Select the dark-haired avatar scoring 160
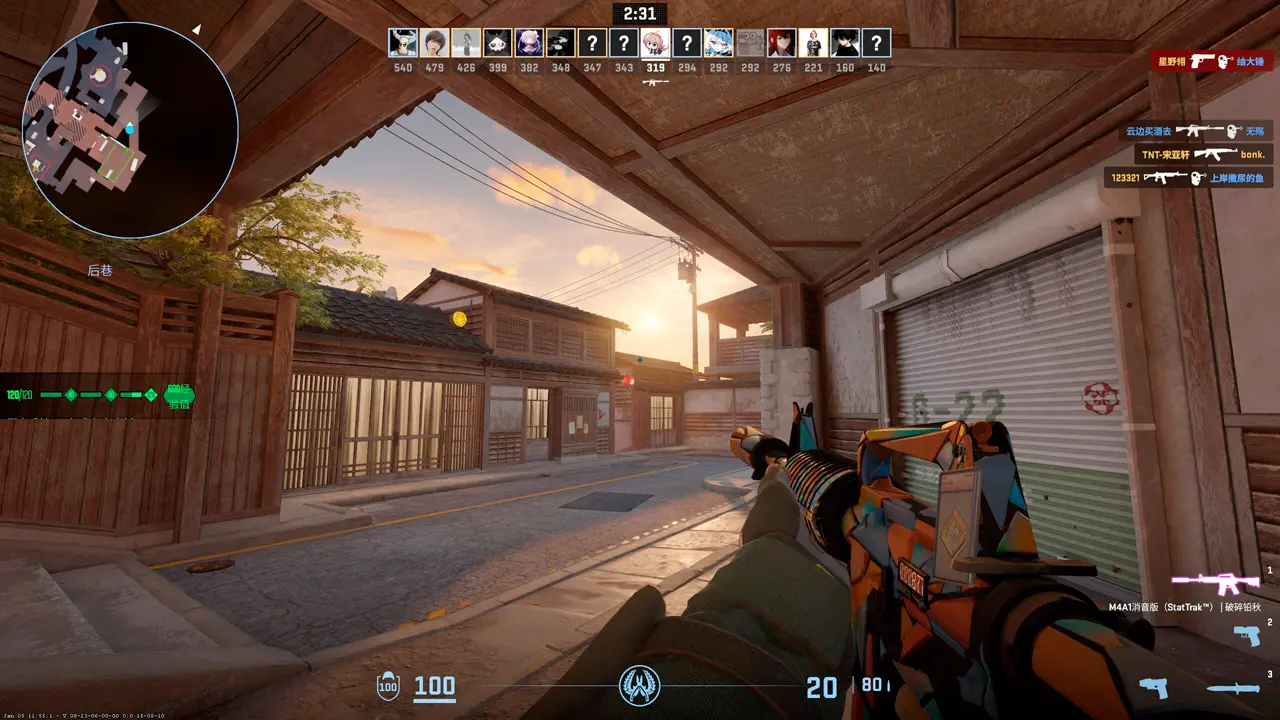The height and width of the screenshot is (720, 1280). pyautogui.click(x=845, y=43)
